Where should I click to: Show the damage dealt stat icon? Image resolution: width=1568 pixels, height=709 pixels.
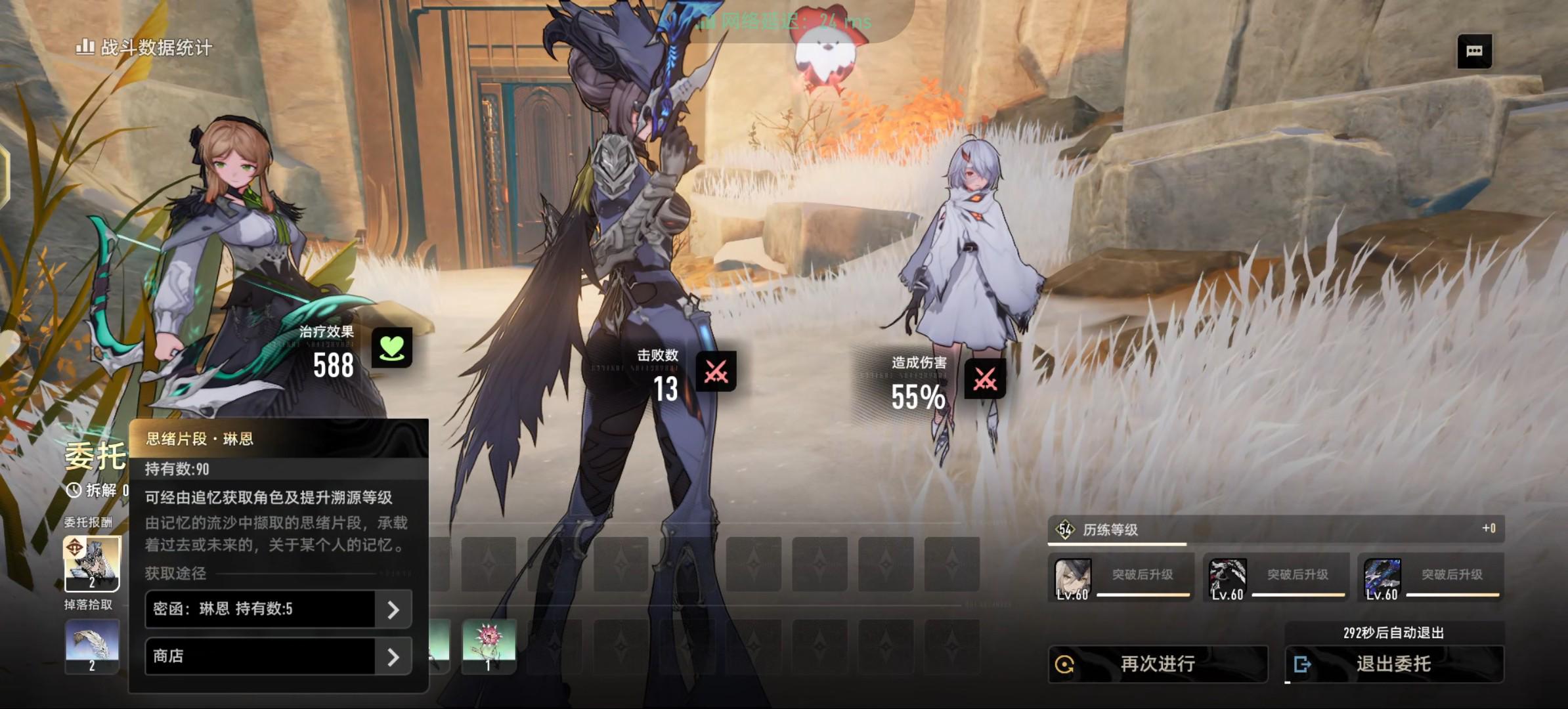(x=985, y=379)
